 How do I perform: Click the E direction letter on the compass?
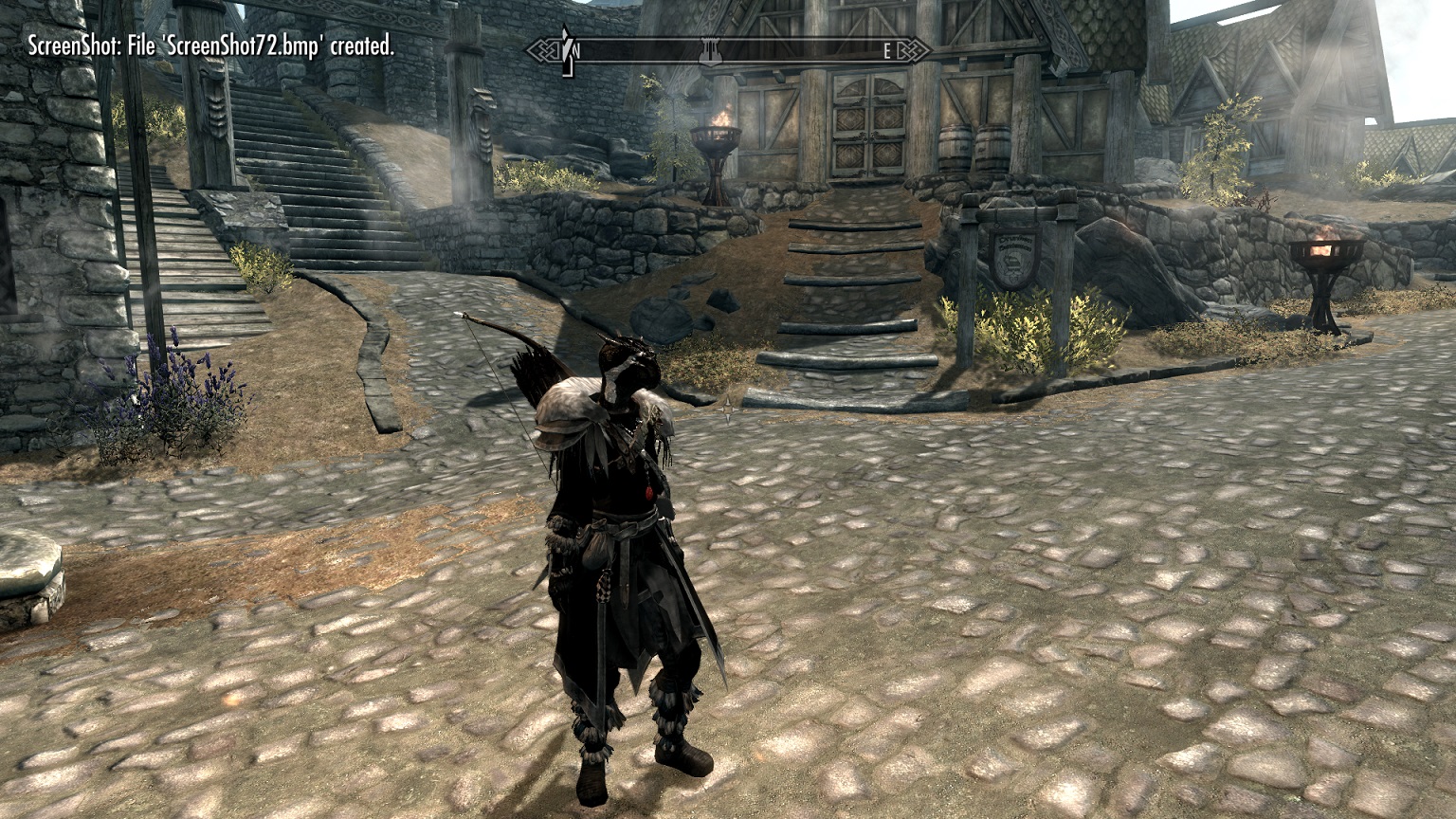(887, 52)
